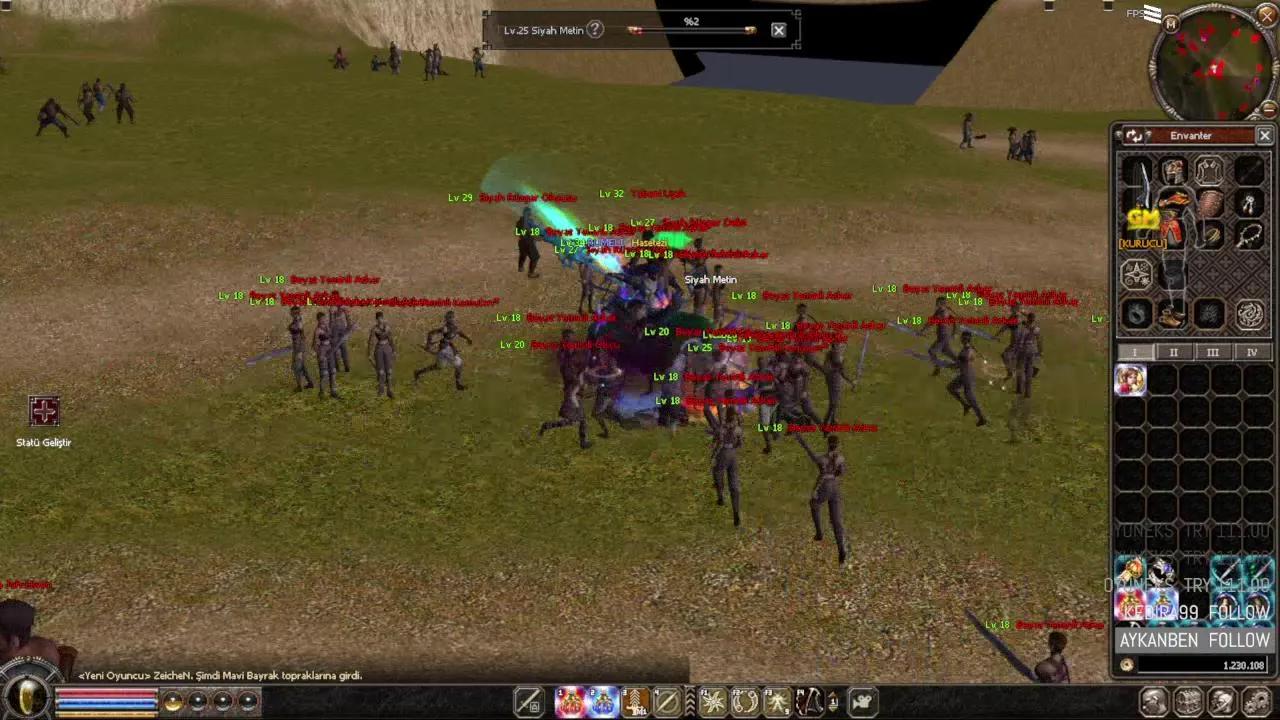Image resolution: width=1280 pixels, height=720 pixels.
Task: Activate the F4 axe skill on the hotbar
Action: 810,702
